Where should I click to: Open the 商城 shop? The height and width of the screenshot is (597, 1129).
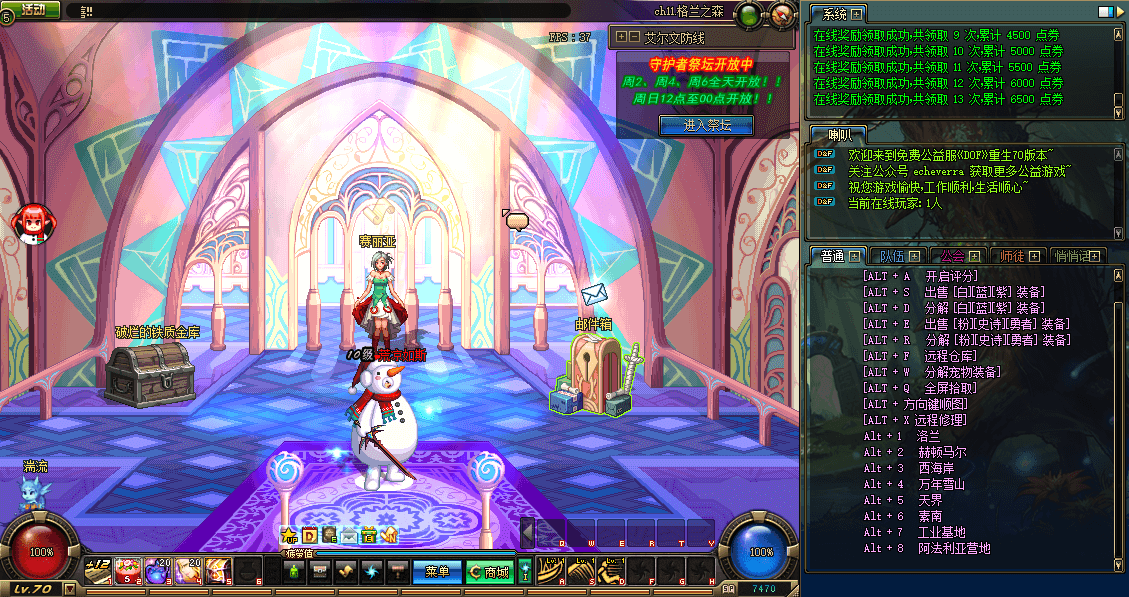tap(489, 572)
